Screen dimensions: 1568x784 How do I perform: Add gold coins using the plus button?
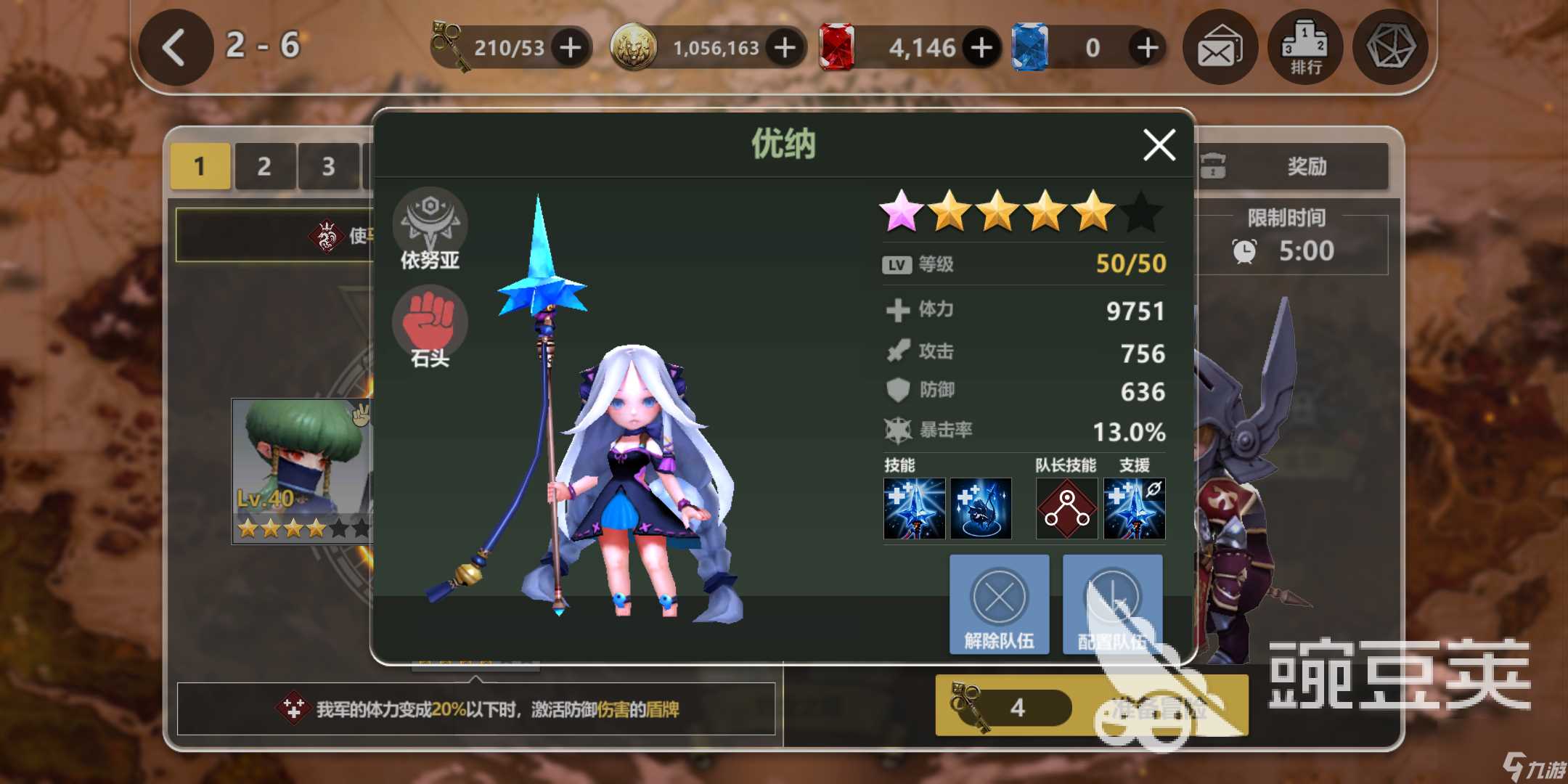(x=785, y=48)
